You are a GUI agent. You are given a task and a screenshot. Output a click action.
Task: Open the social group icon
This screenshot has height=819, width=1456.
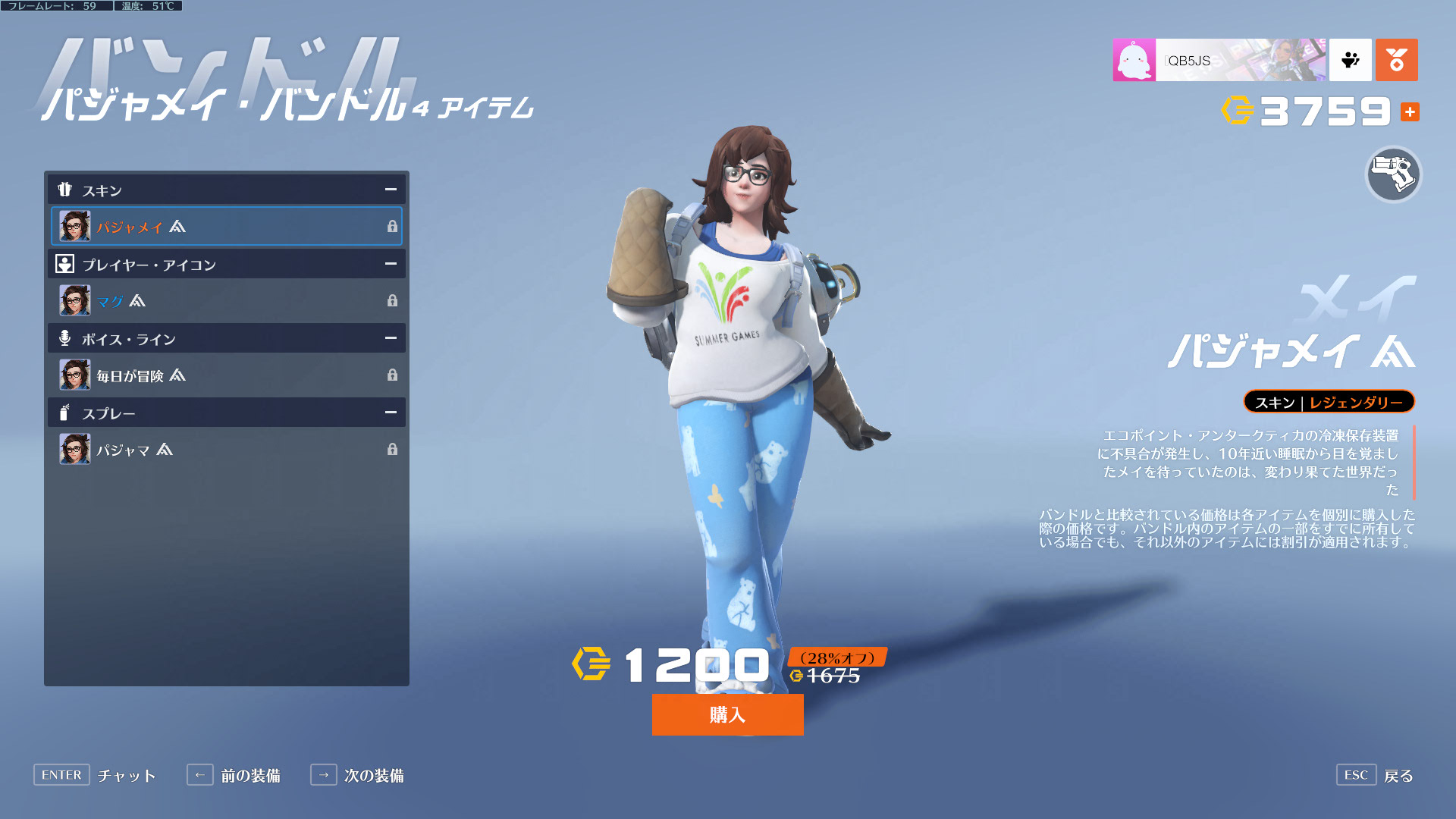point(1350,60)
